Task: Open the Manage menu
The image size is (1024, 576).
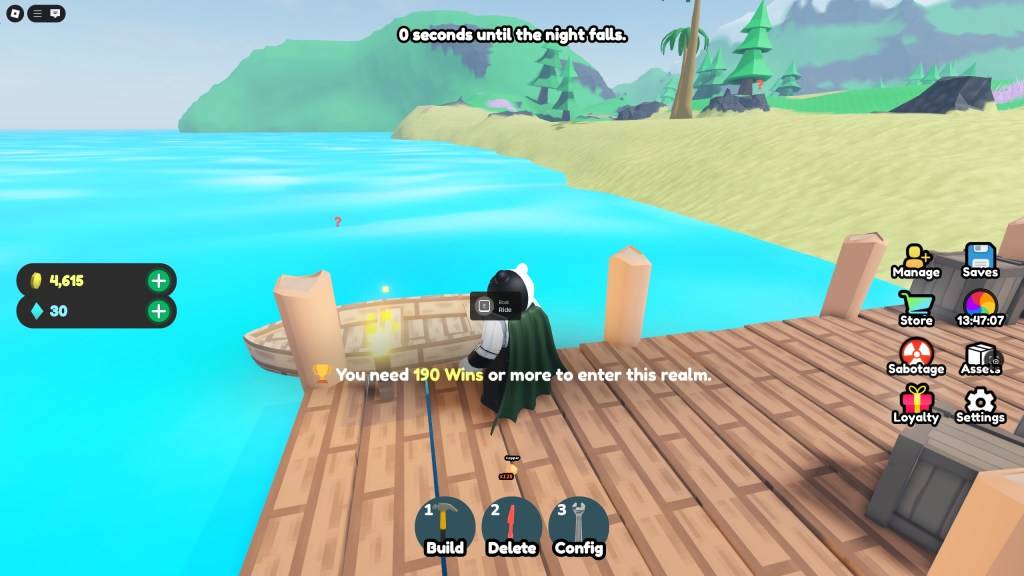Action: [916, 260]
